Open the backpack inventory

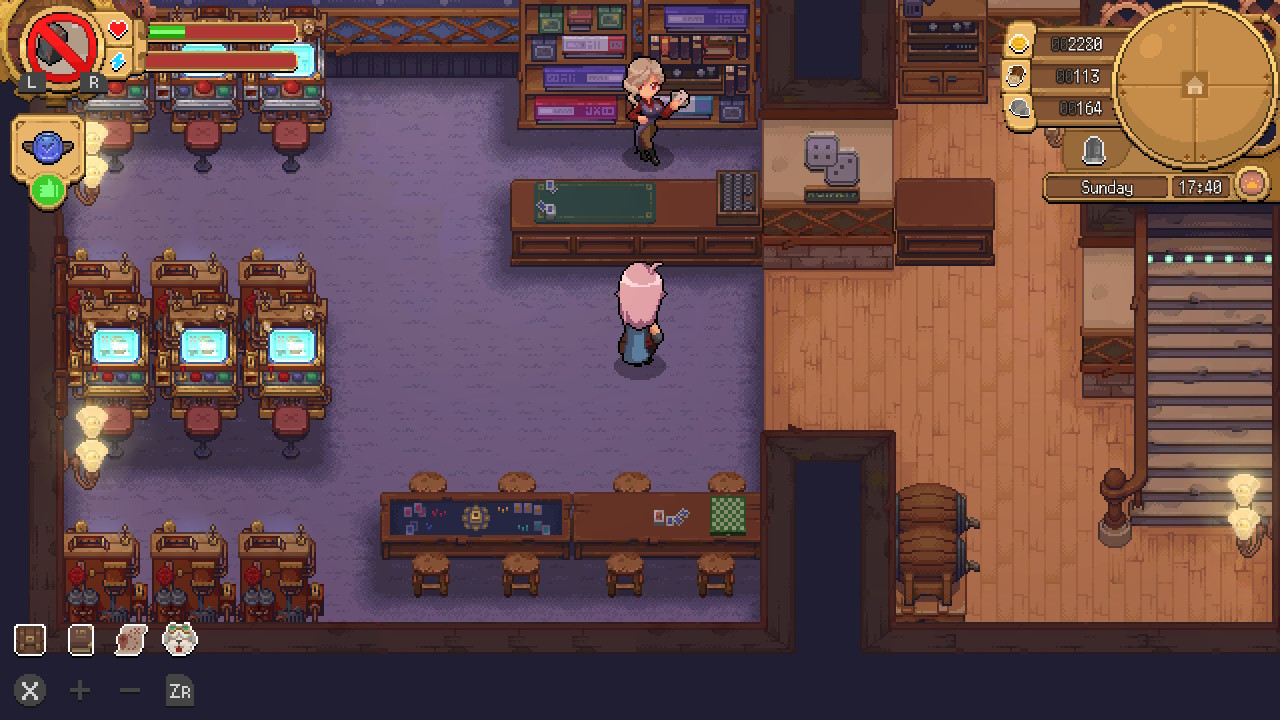[29, 639]
